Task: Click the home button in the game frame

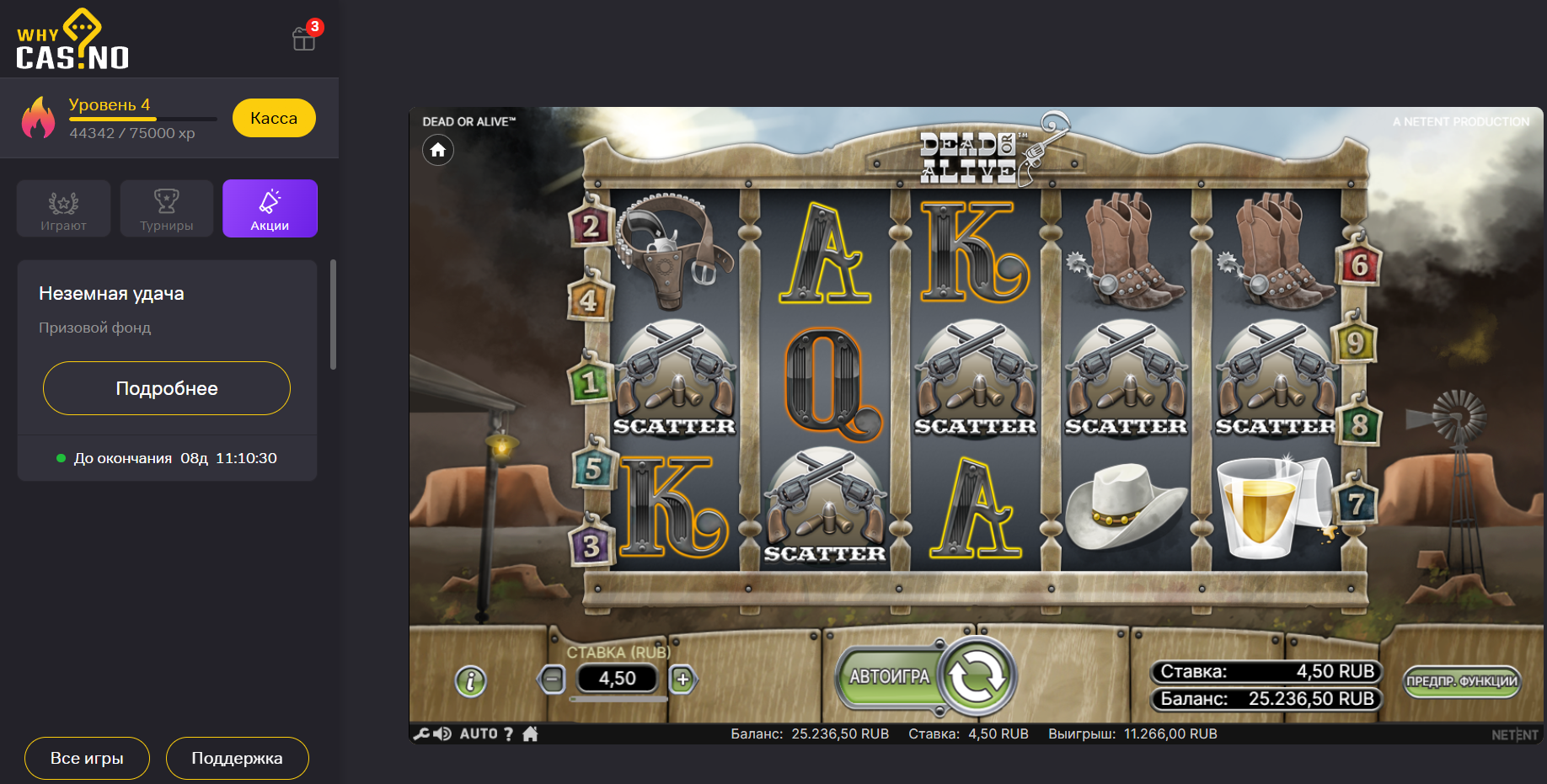Action: (438, 150)
